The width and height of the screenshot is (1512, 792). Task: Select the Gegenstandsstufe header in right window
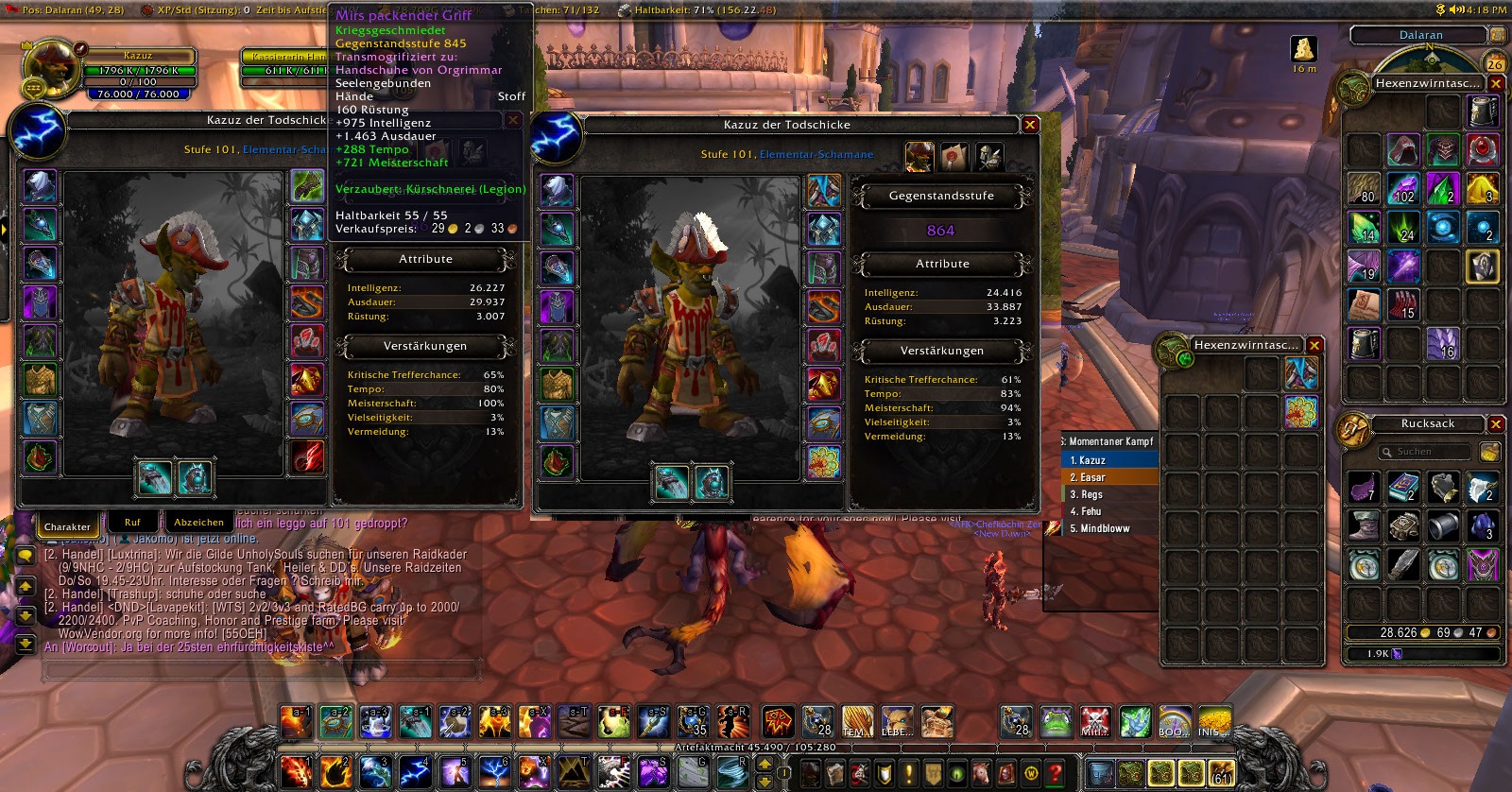941,196
